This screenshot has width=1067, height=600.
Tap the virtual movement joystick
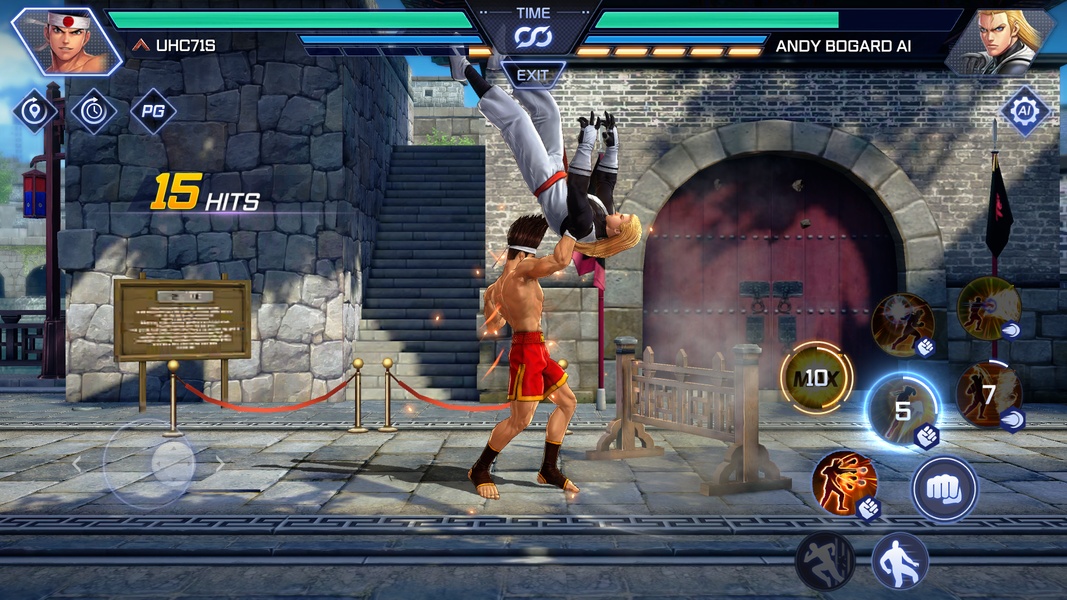click(150, 463)
